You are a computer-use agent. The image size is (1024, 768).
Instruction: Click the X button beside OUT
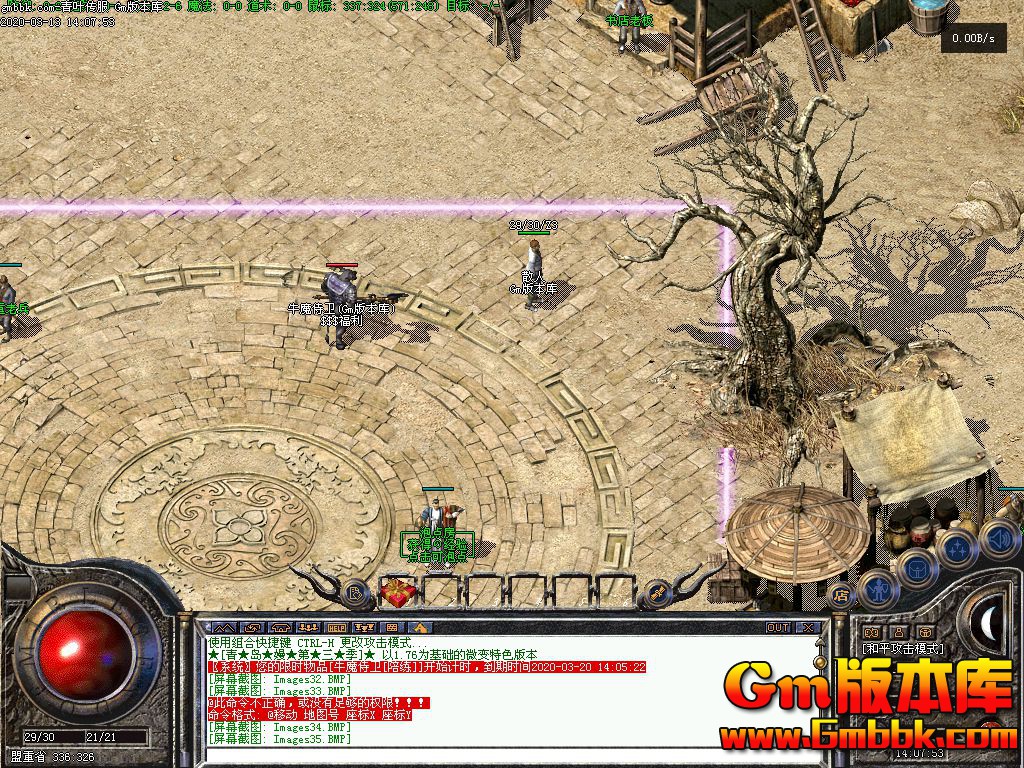(x=807, y=628)
